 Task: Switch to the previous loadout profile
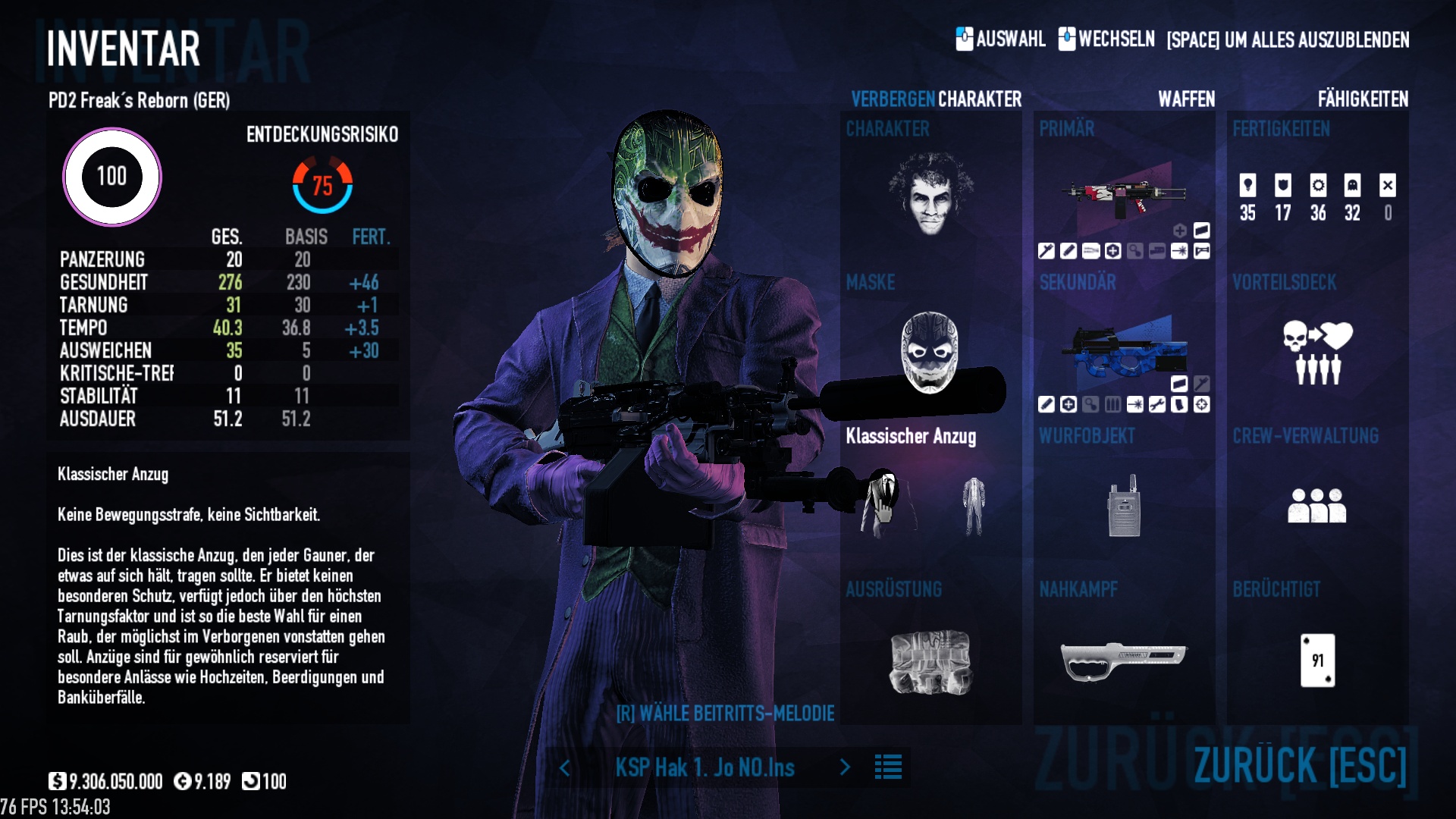click(565, 767)
